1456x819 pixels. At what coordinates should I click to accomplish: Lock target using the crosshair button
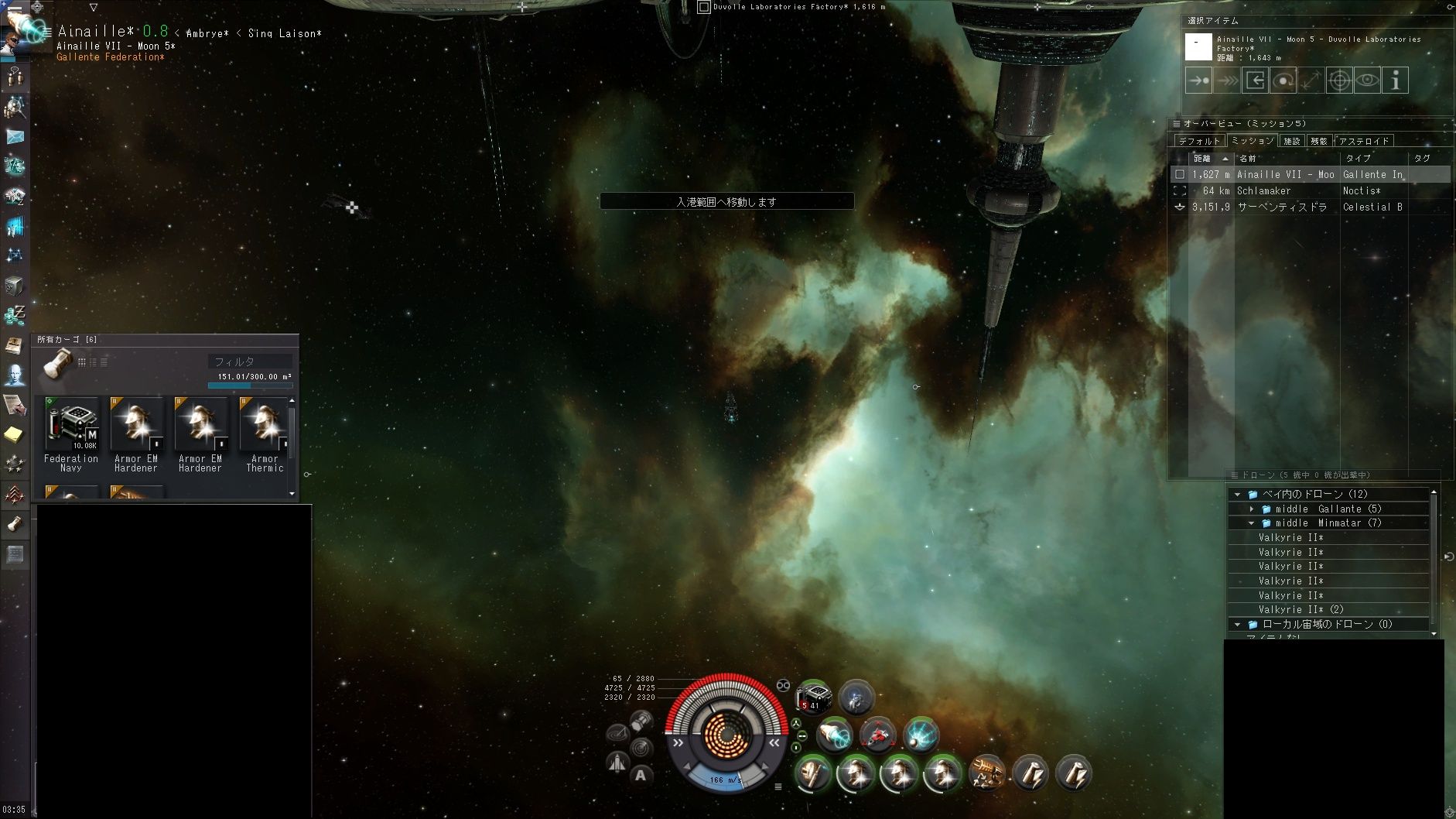click(x=1339, y=81)
